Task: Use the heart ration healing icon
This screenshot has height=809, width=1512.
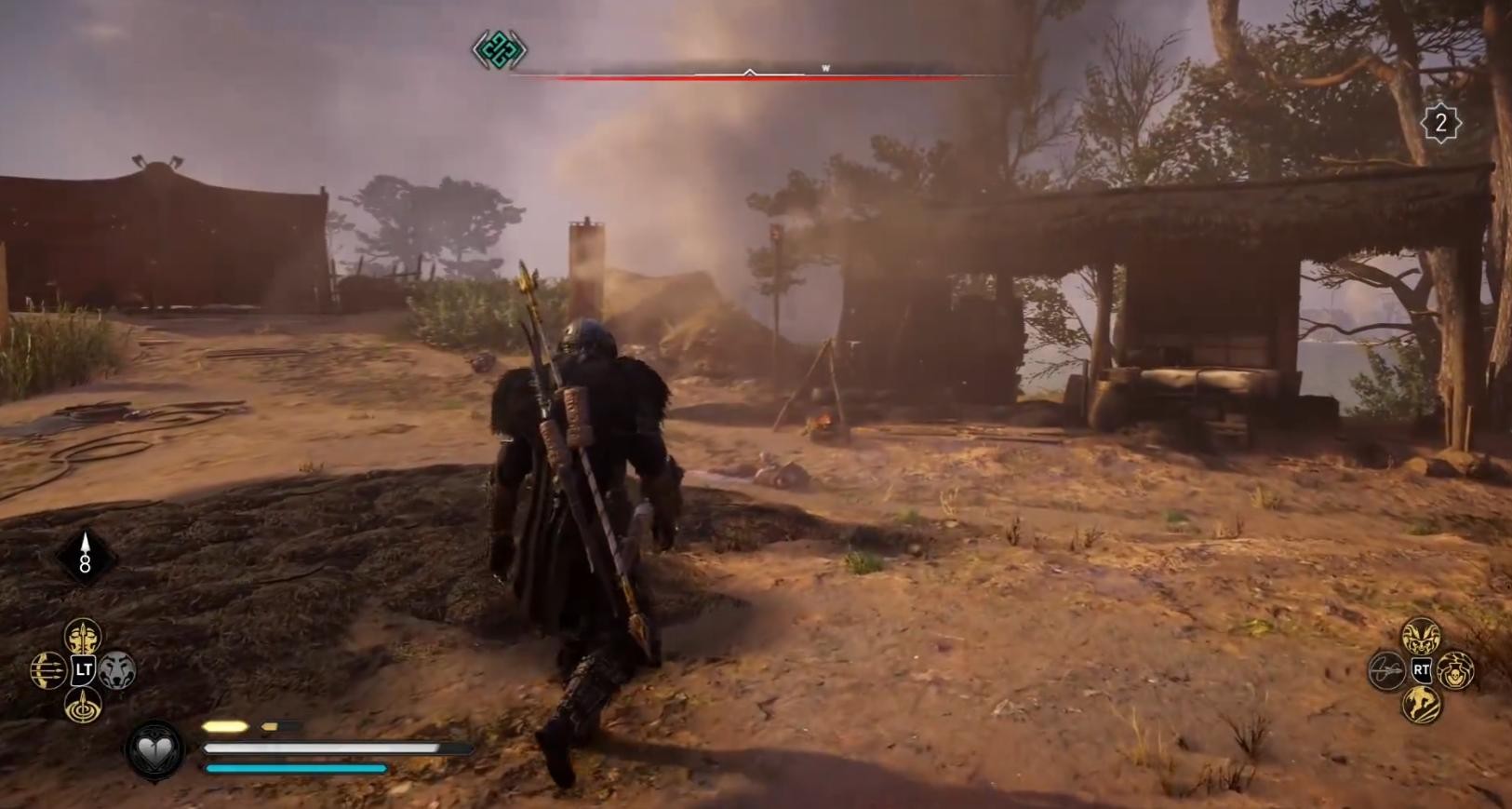Action: coord(155,749)
